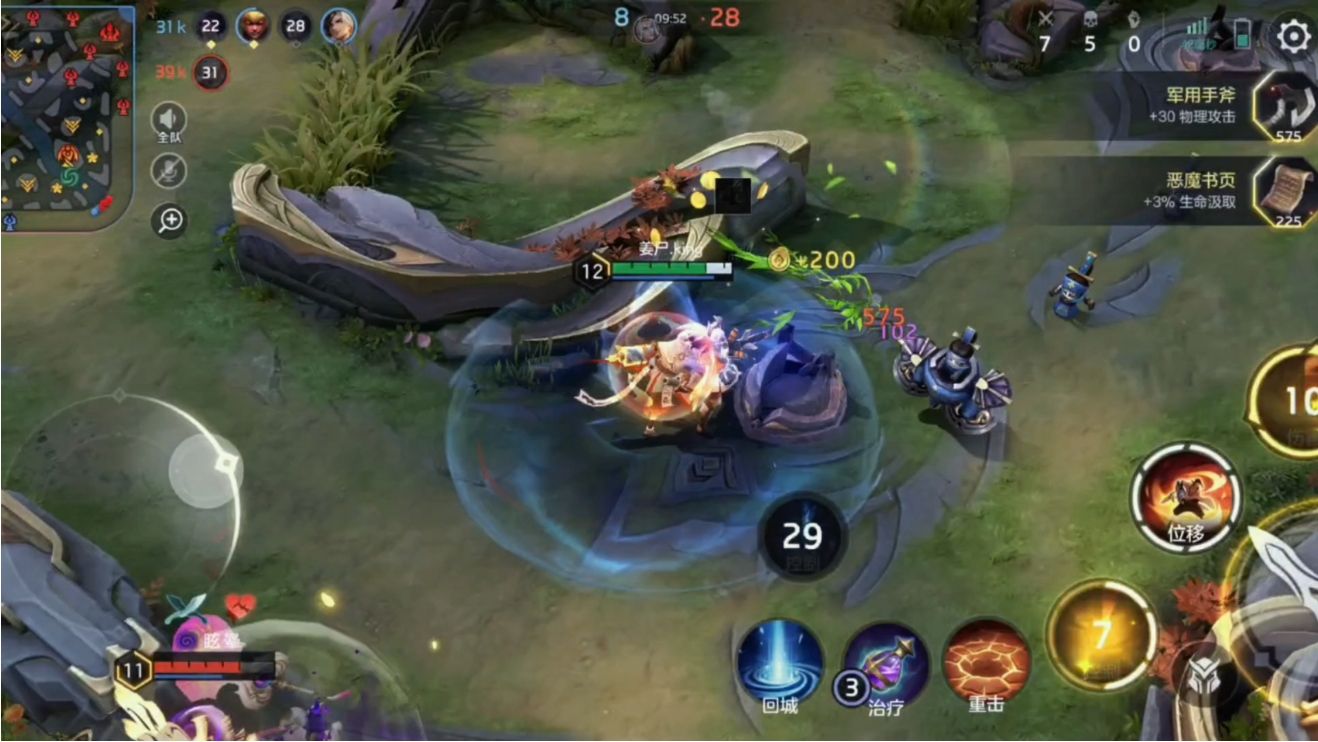The width and height of the screenshot is (1318, 742).
Task: Click the magnifier zoom-in button
Action: click(169, 221)
